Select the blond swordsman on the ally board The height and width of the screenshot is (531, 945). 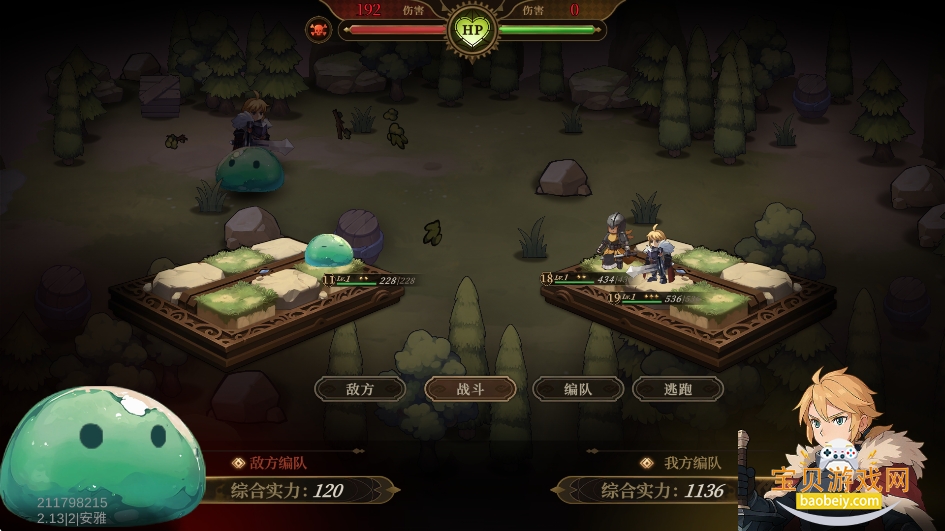coord(657,255)
